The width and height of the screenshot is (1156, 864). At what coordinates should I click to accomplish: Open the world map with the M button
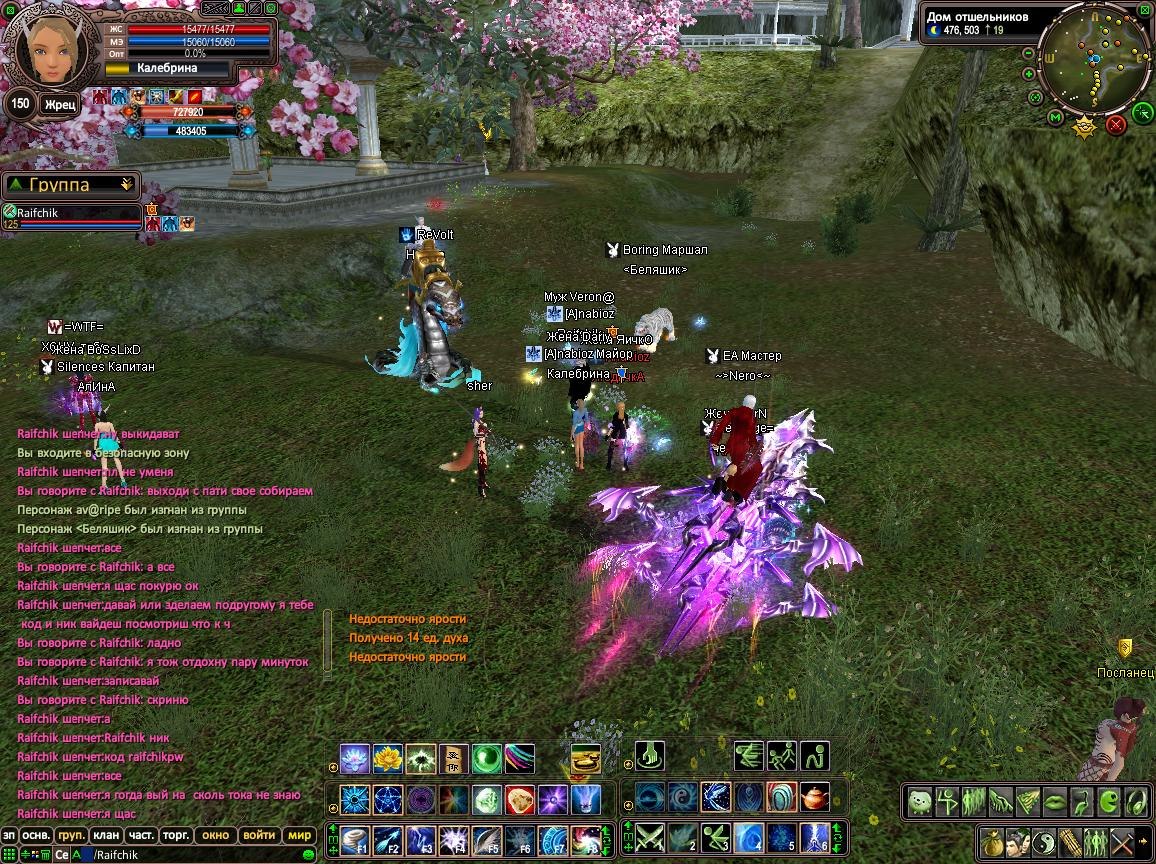coord(1055,118)
